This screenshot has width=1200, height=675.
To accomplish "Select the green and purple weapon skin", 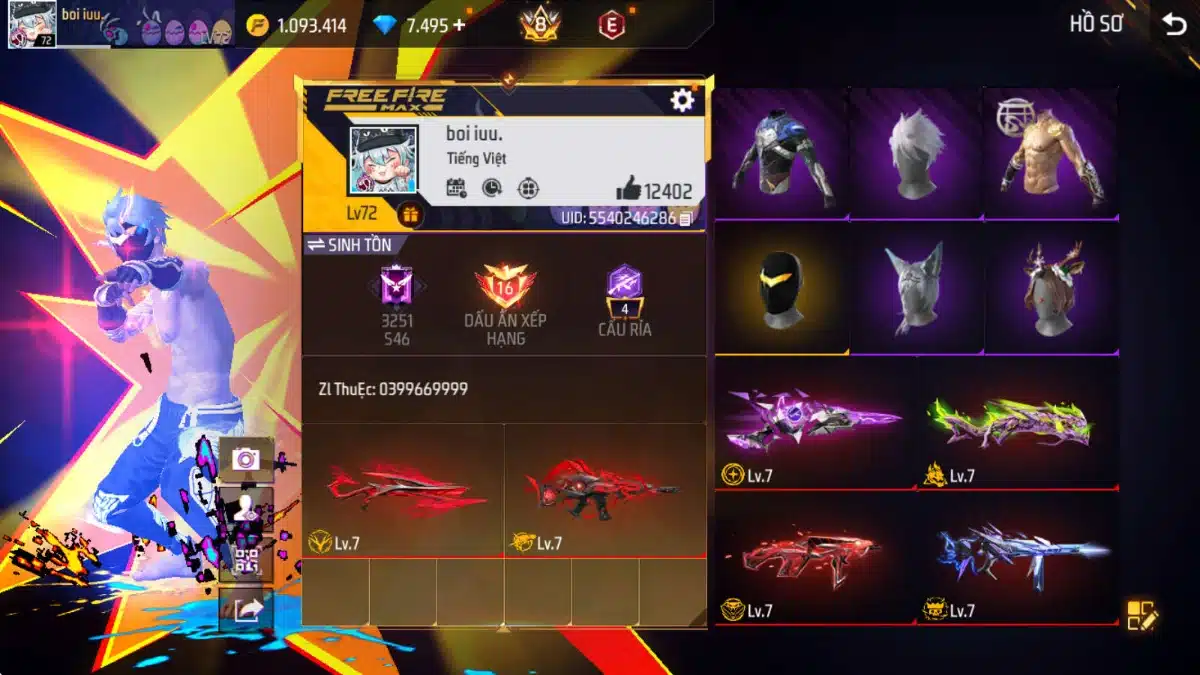I will pyautogui.click(x=1018, y=420).
